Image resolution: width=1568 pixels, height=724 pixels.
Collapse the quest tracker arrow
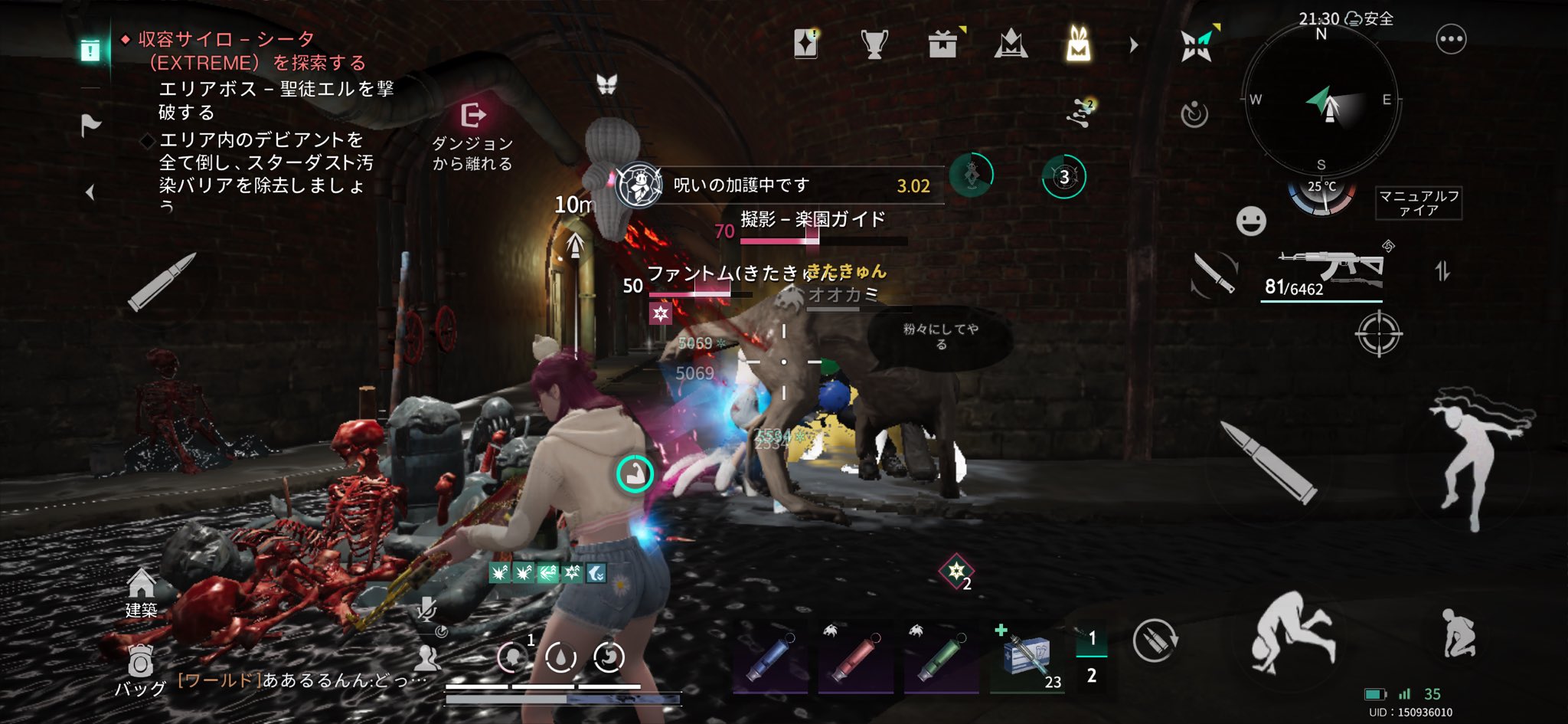click(x=90, y=192)
